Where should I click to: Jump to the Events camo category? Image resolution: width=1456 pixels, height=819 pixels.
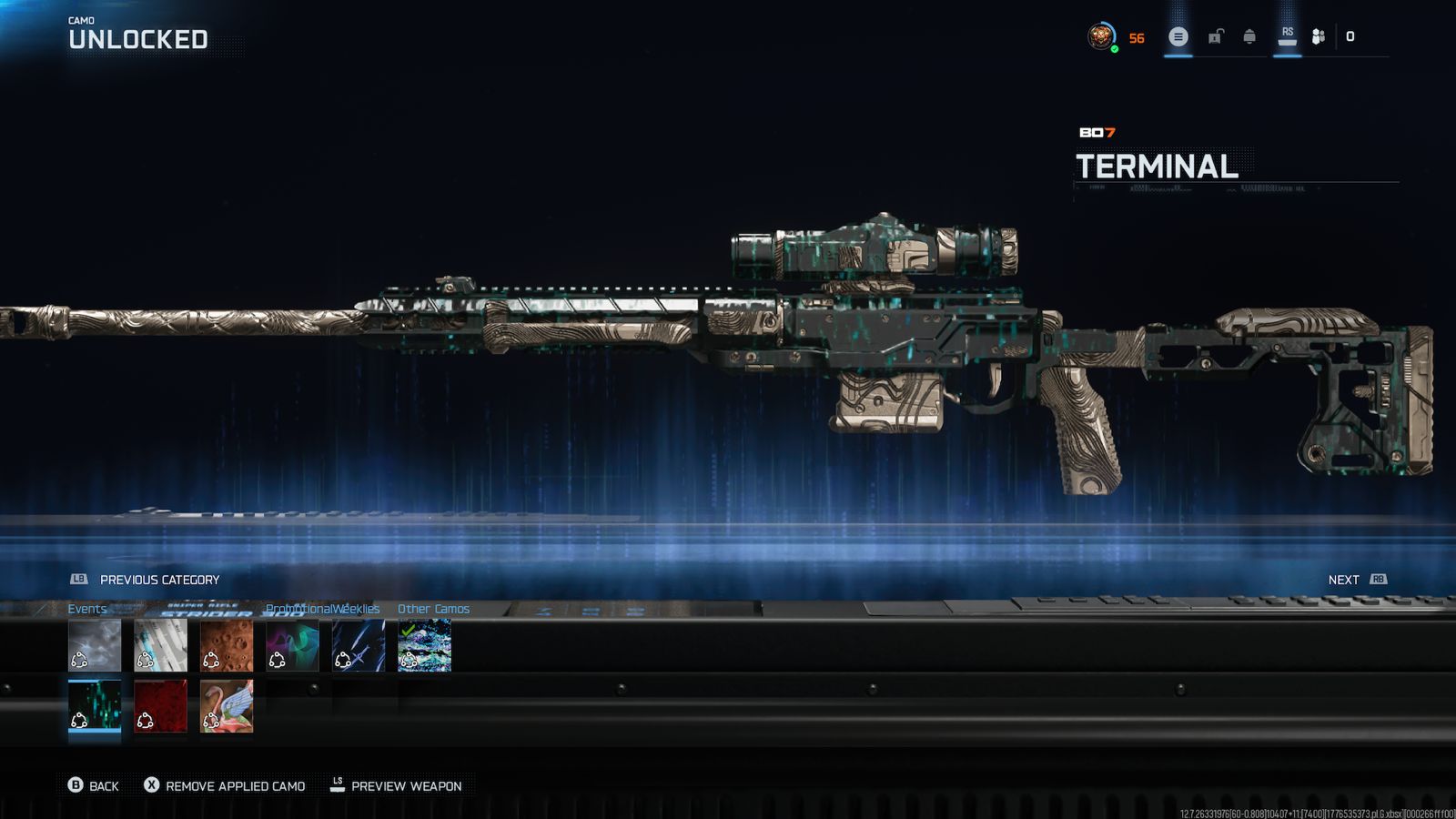coord(87,609)
